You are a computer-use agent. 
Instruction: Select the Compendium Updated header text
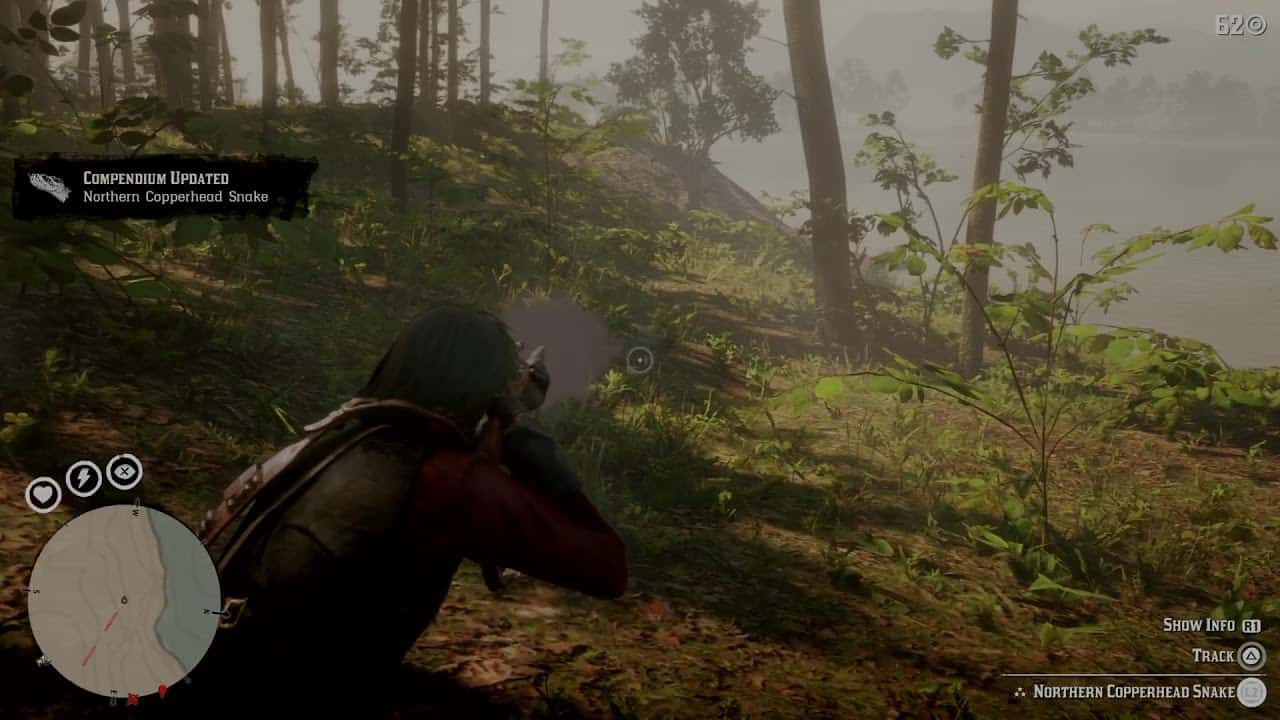coord(154,177)
